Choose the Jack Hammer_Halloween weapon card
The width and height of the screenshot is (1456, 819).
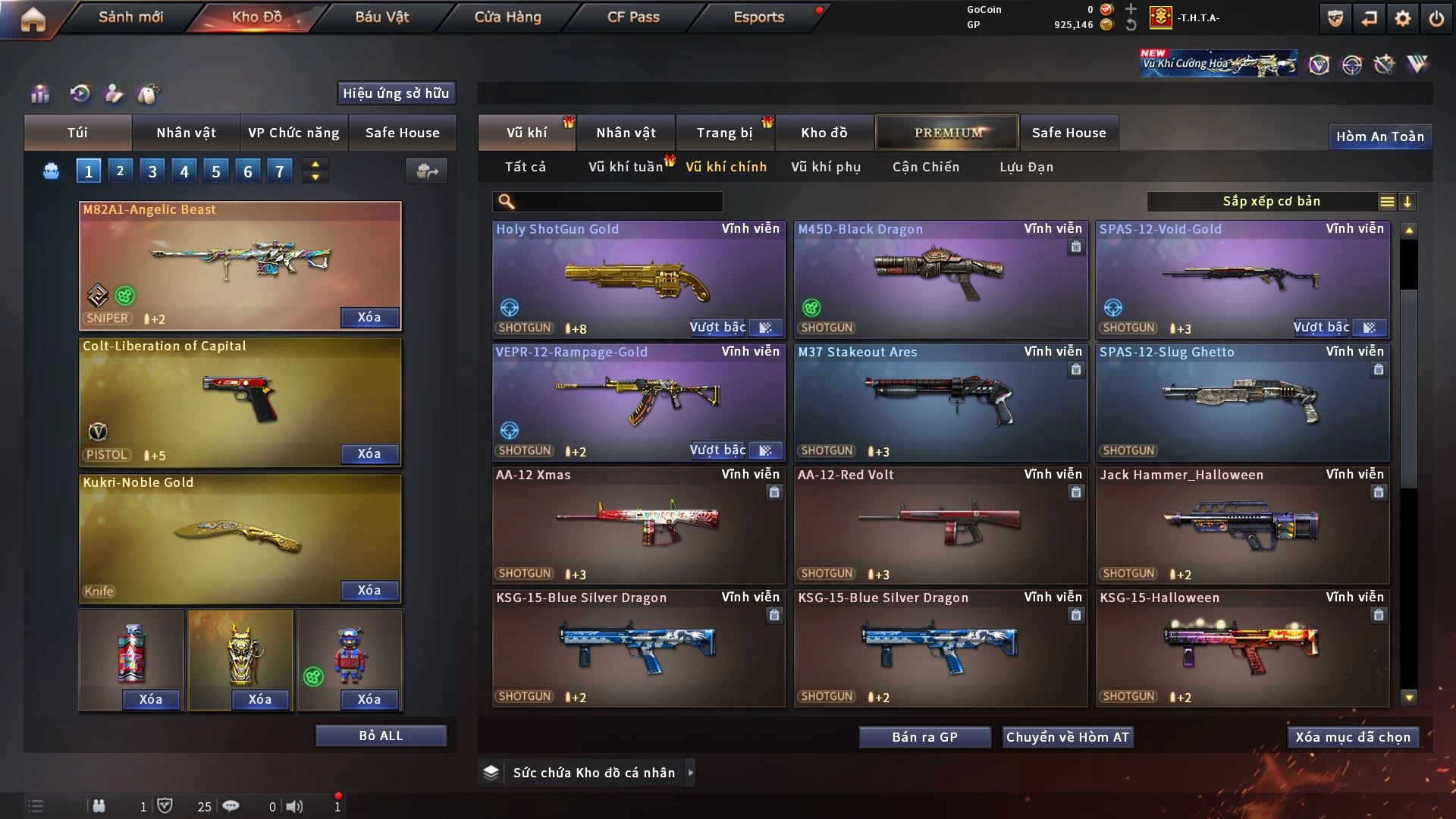coord(1242,525)
